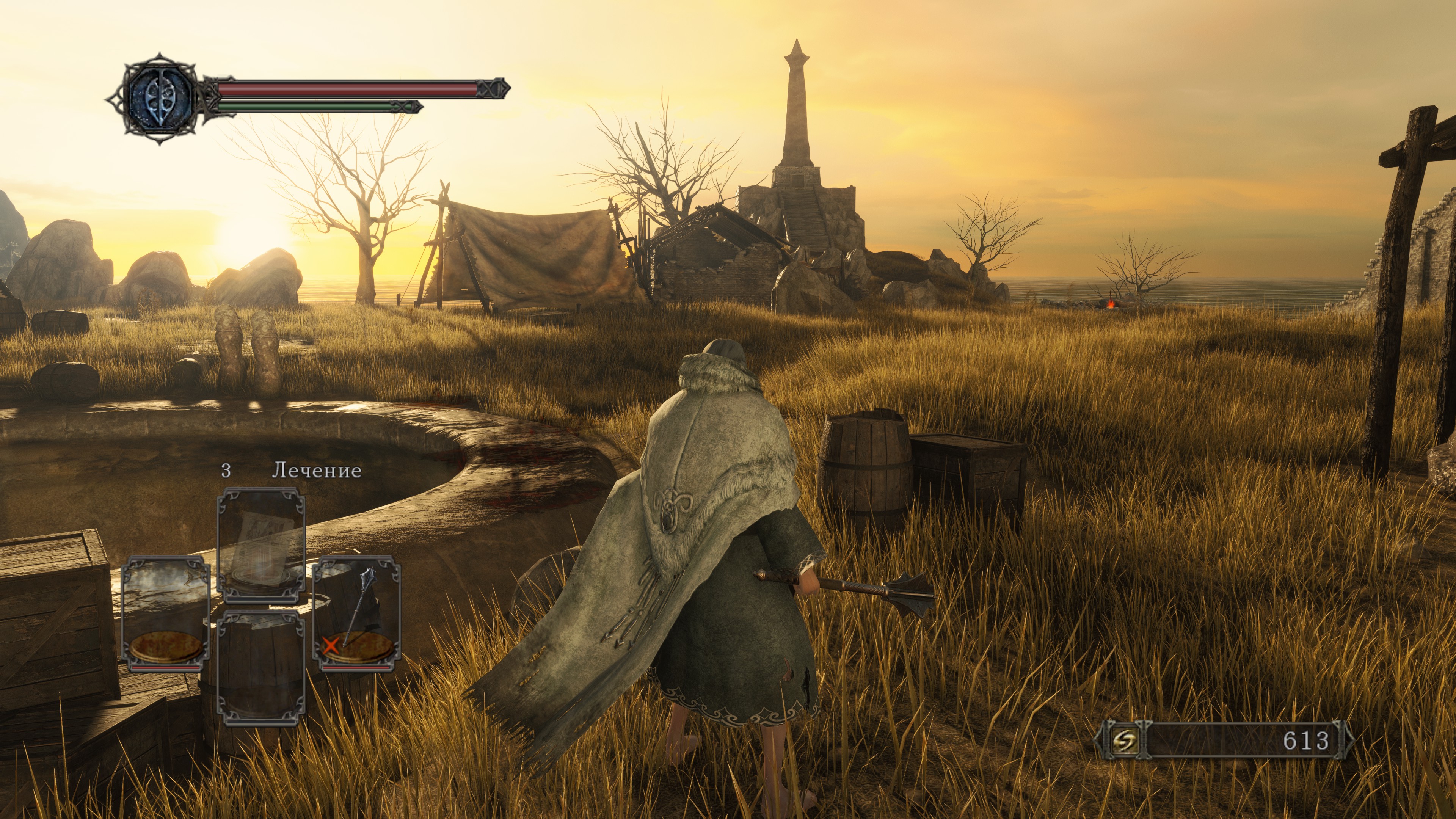Screen dimensions: 1456x819
Task: Click the round emblem beside the health bar
Action: pos(159,99)
